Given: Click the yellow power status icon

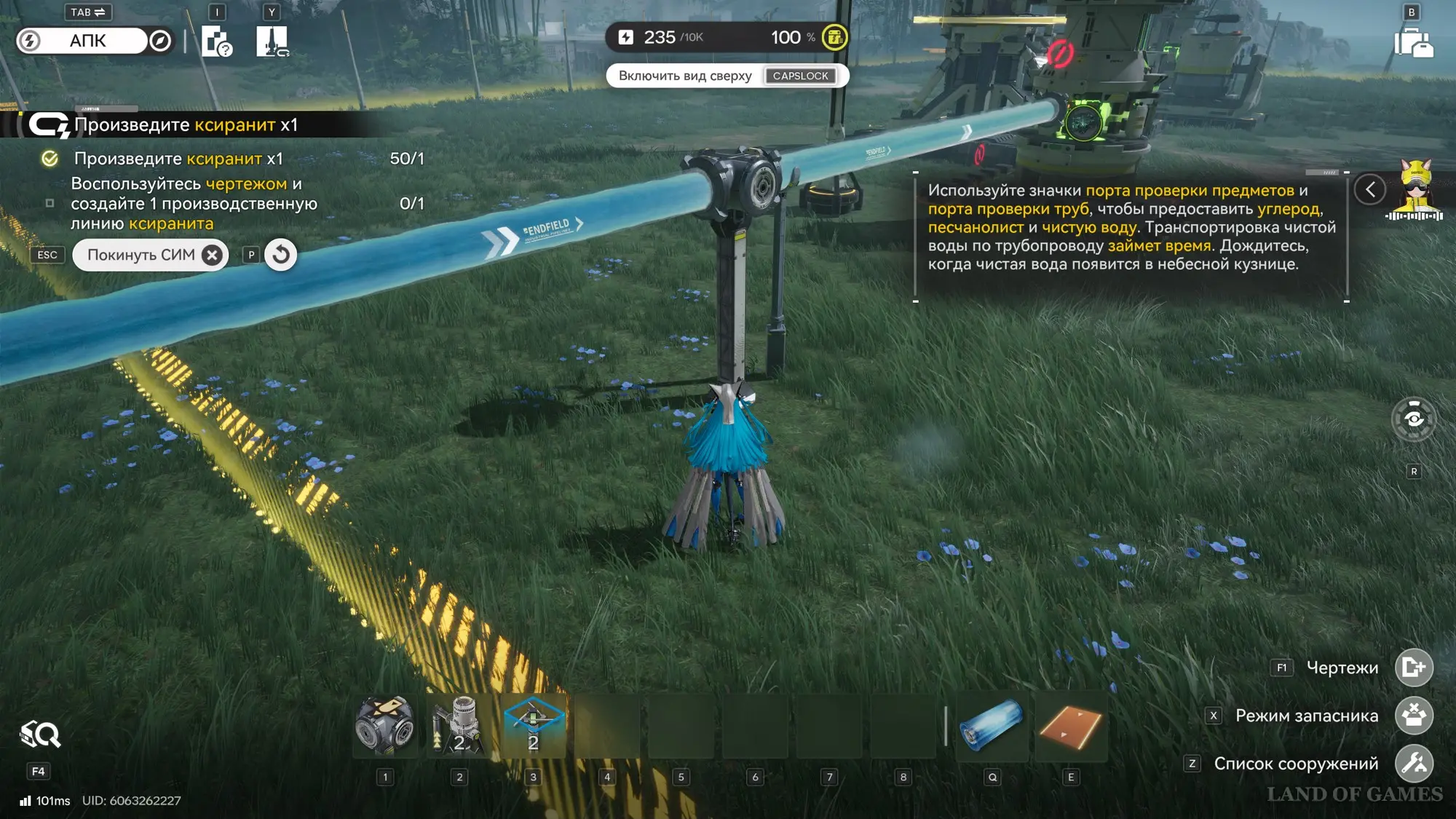Looking at the screenshot, I should [x=834, y=37].
